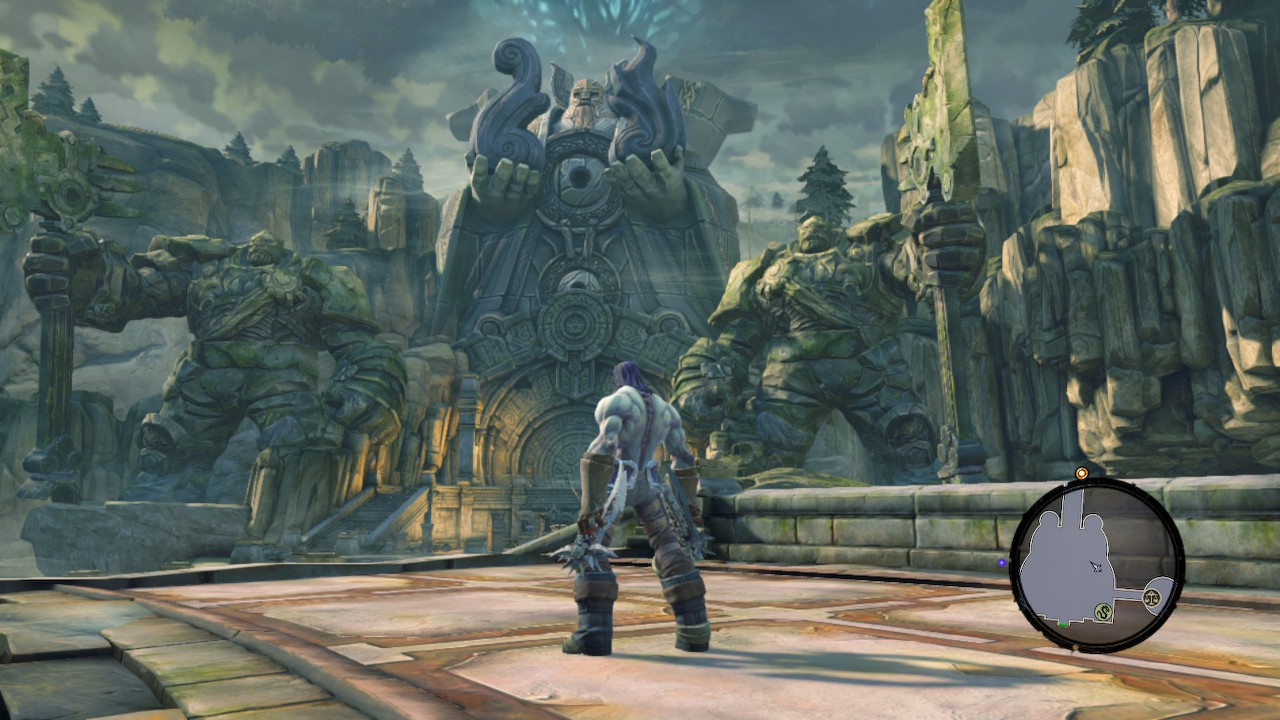This screenshot has width=1280, height=720.
Task: Click the player arrow on the minimap
Action: [x=1096, y=567]
